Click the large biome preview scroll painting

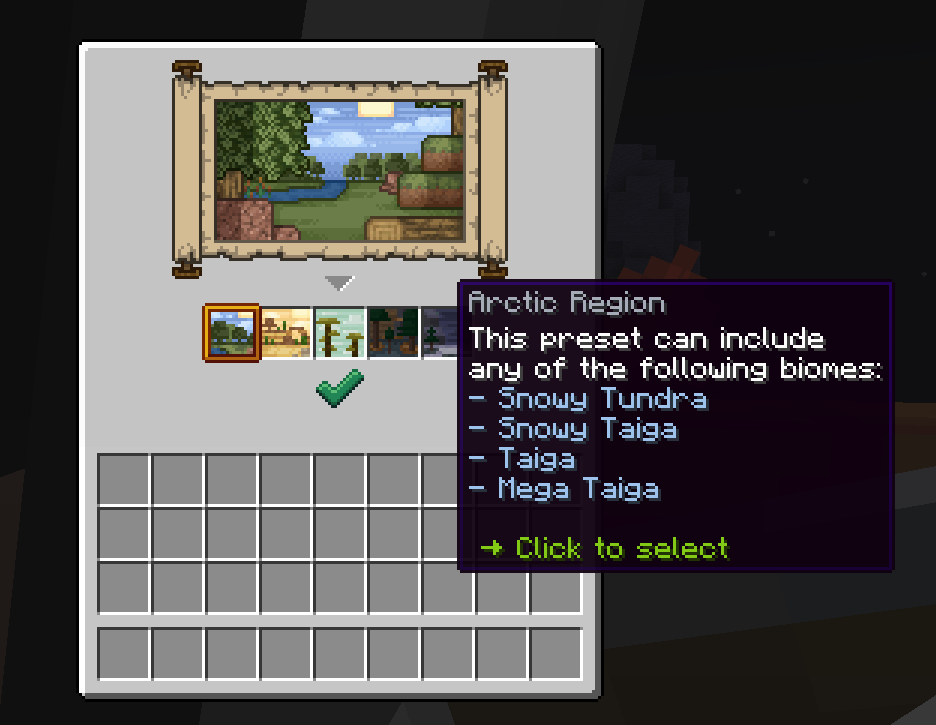pos(340,170)
